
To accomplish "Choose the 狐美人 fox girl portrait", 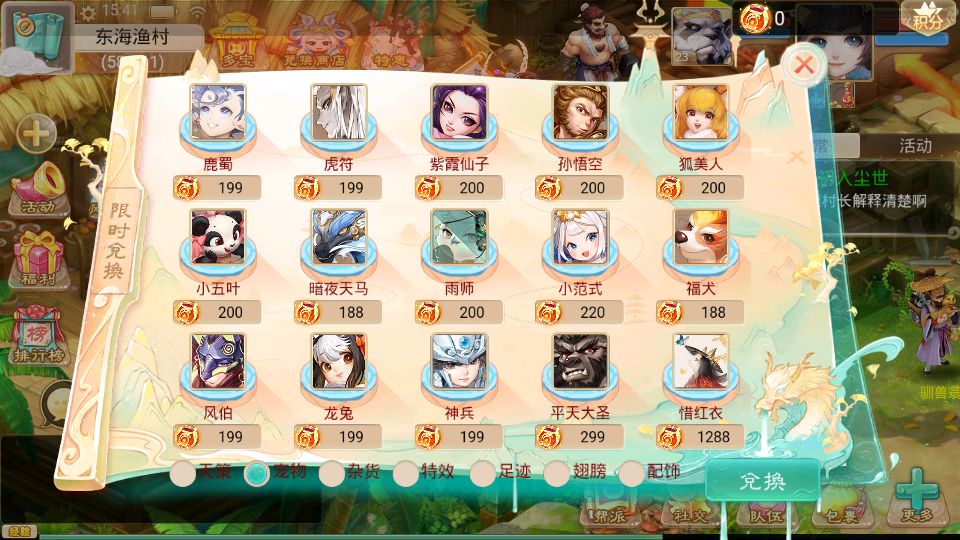I will [x=701, y=112].
